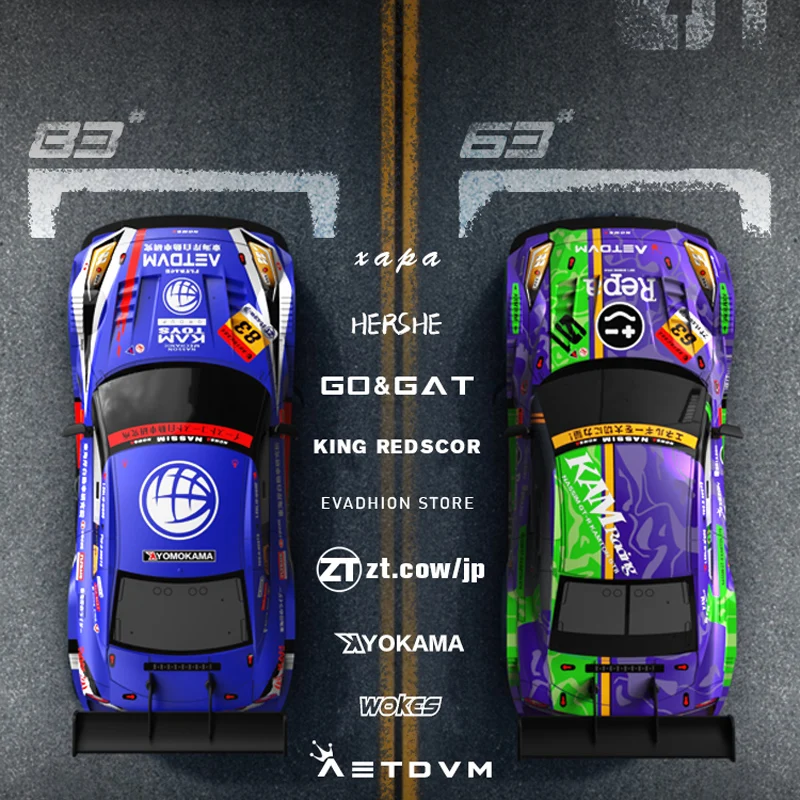
Task: Click the GO&GAT brand label
Action: pyautogui.click(x=397, y=385)
